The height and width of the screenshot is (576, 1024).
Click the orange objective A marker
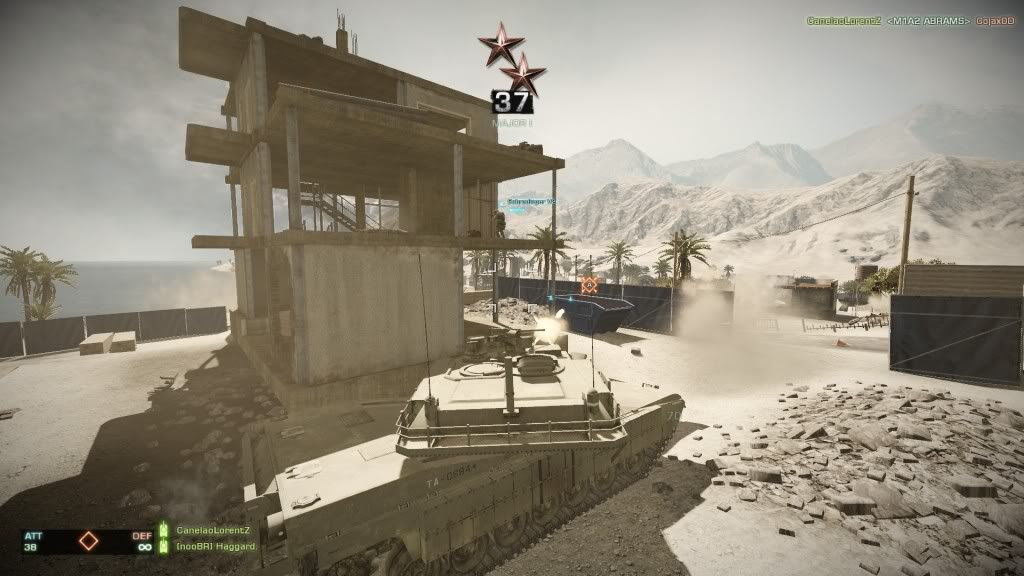point(589,285)
